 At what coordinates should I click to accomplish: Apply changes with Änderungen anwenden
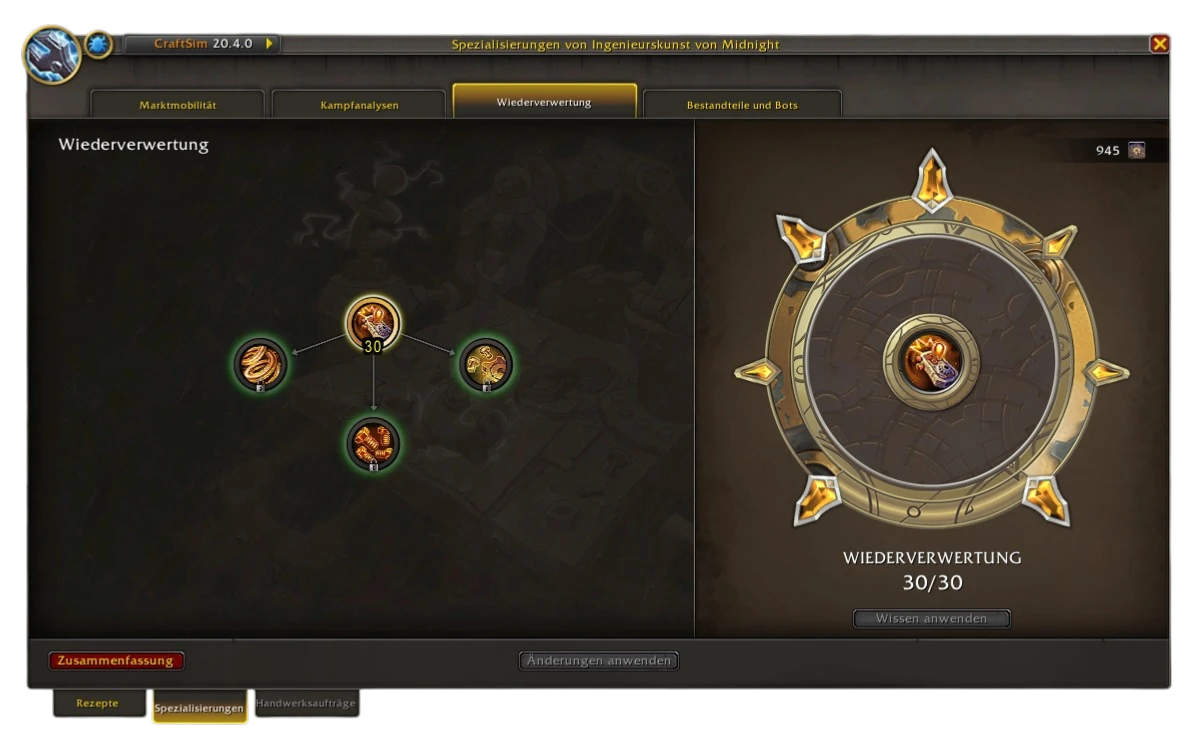(x=599, y=661)
